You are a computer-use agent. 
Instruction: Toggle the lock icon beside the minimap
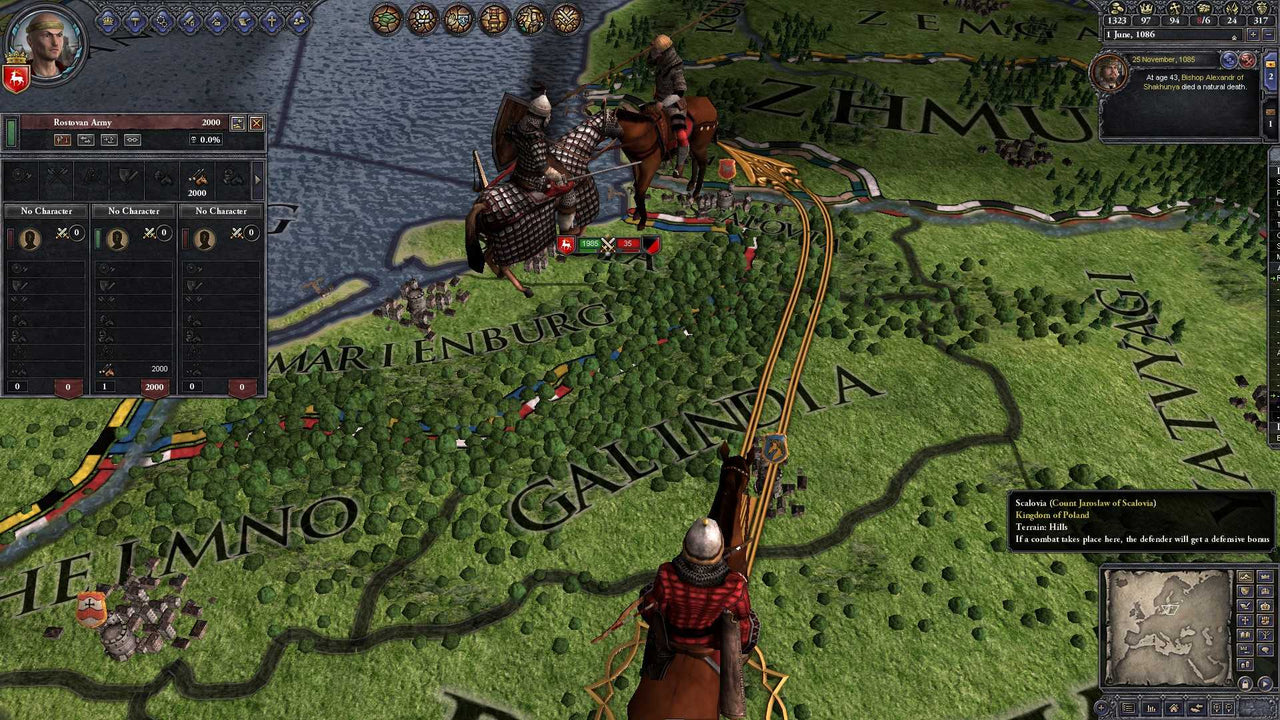(x=1246, y=682)
